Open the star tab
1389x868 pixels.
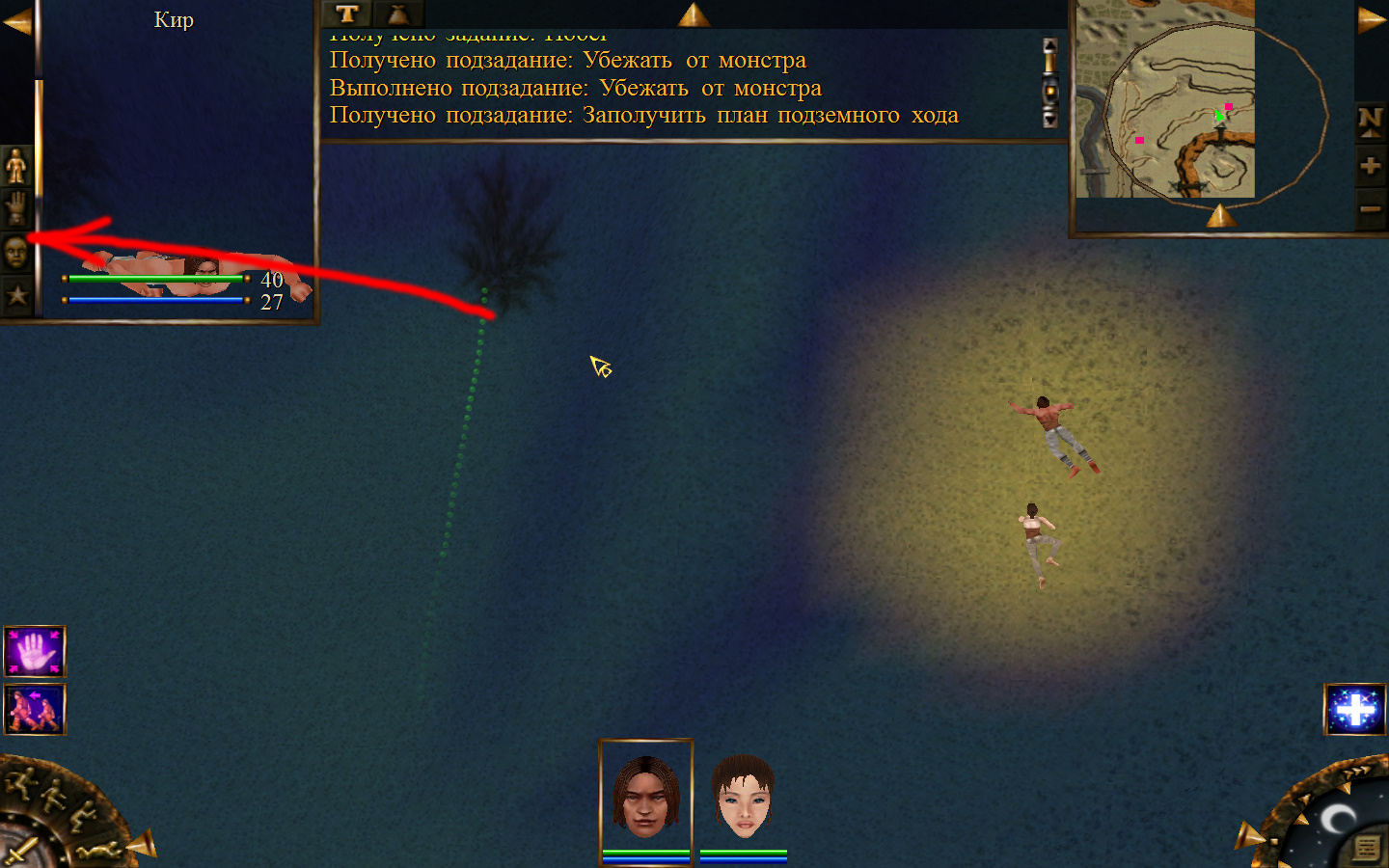[16, 294]
